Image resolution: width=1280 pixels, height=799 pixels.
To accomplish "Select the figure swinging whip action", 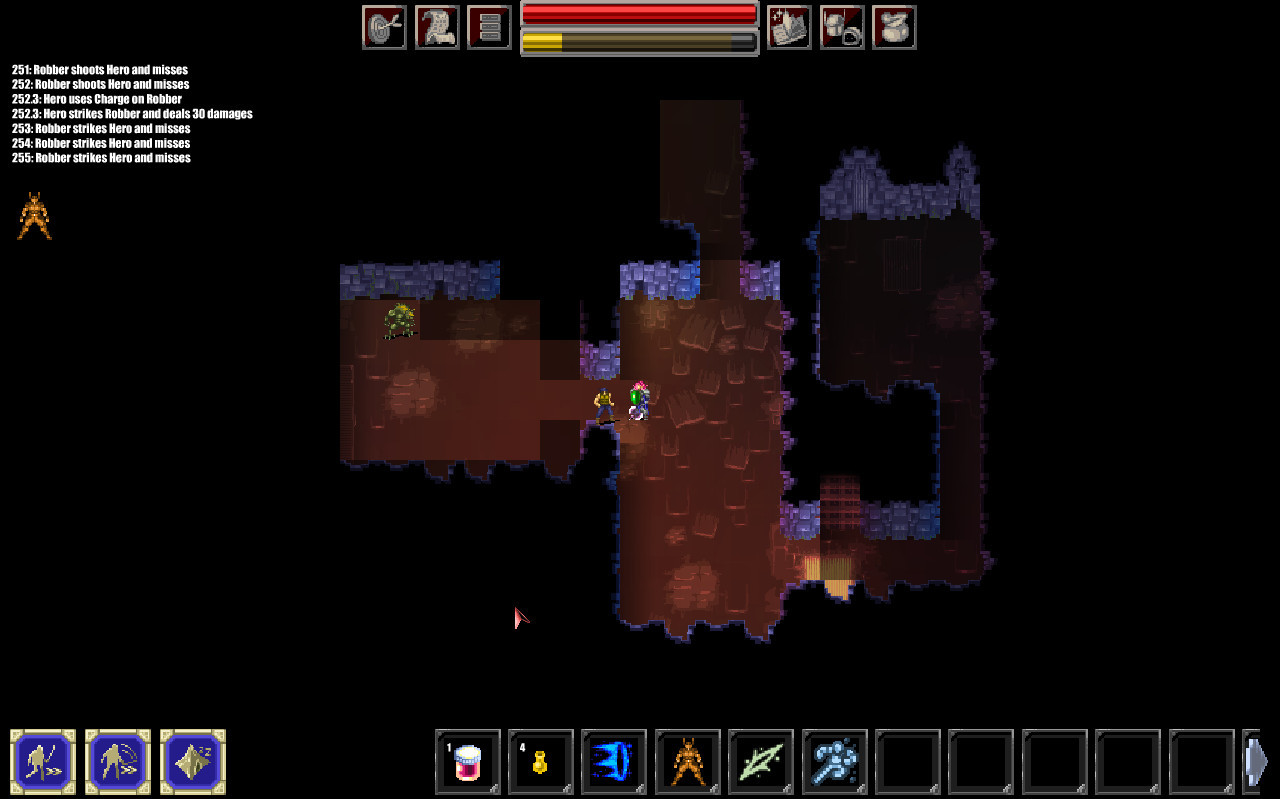I will click(118, 762).
